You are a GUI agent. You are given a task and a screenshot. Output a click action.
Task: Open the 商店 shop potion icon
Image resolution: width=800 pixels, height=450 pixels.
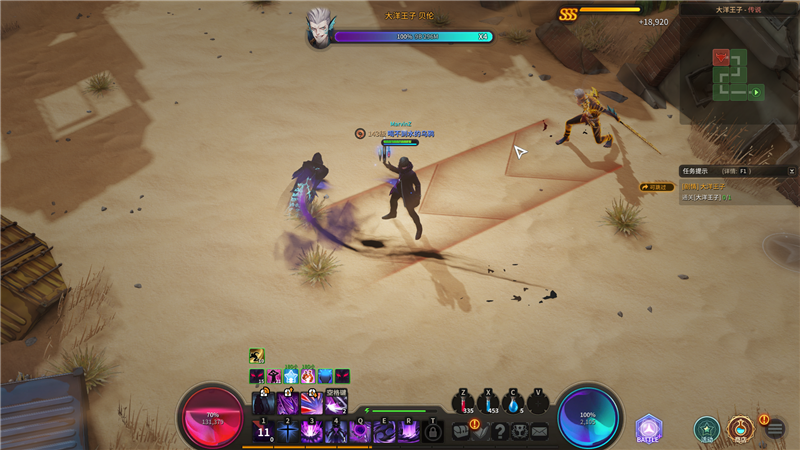[x=740, y=429]
